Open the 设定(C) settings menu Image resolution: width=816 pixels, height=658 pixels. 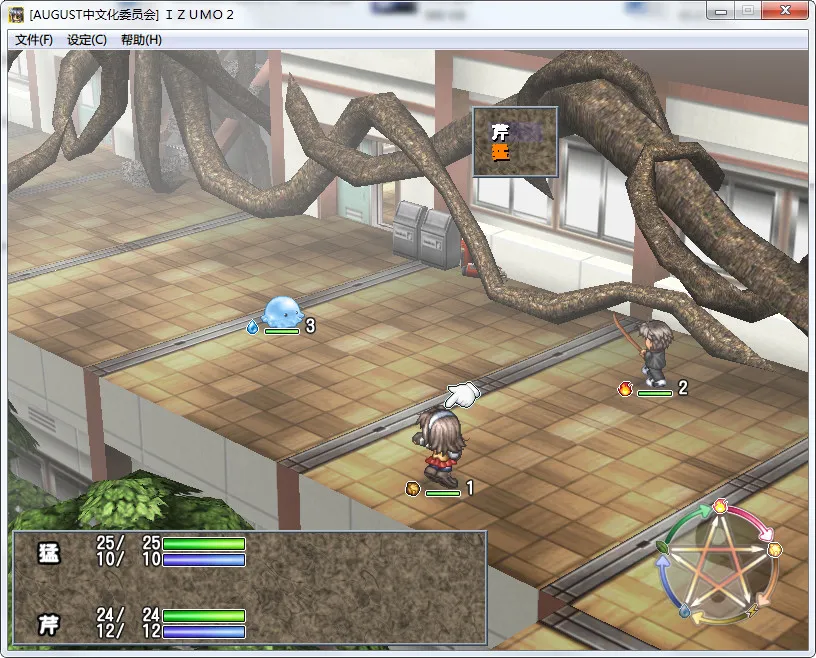click(x=87, y=40)
